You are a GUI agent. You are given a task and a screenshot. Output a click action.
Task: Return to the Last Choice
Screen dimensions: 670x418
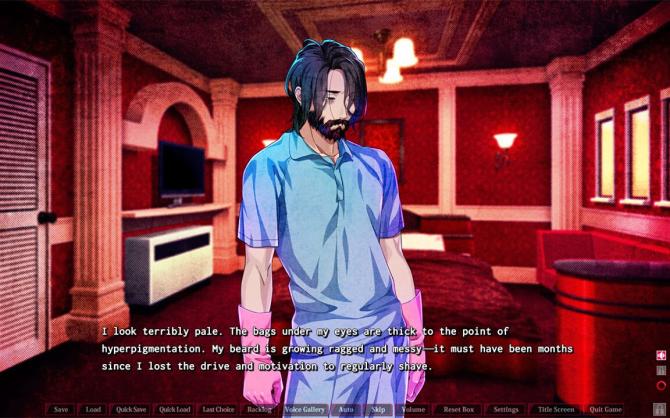tap(218, 409)
